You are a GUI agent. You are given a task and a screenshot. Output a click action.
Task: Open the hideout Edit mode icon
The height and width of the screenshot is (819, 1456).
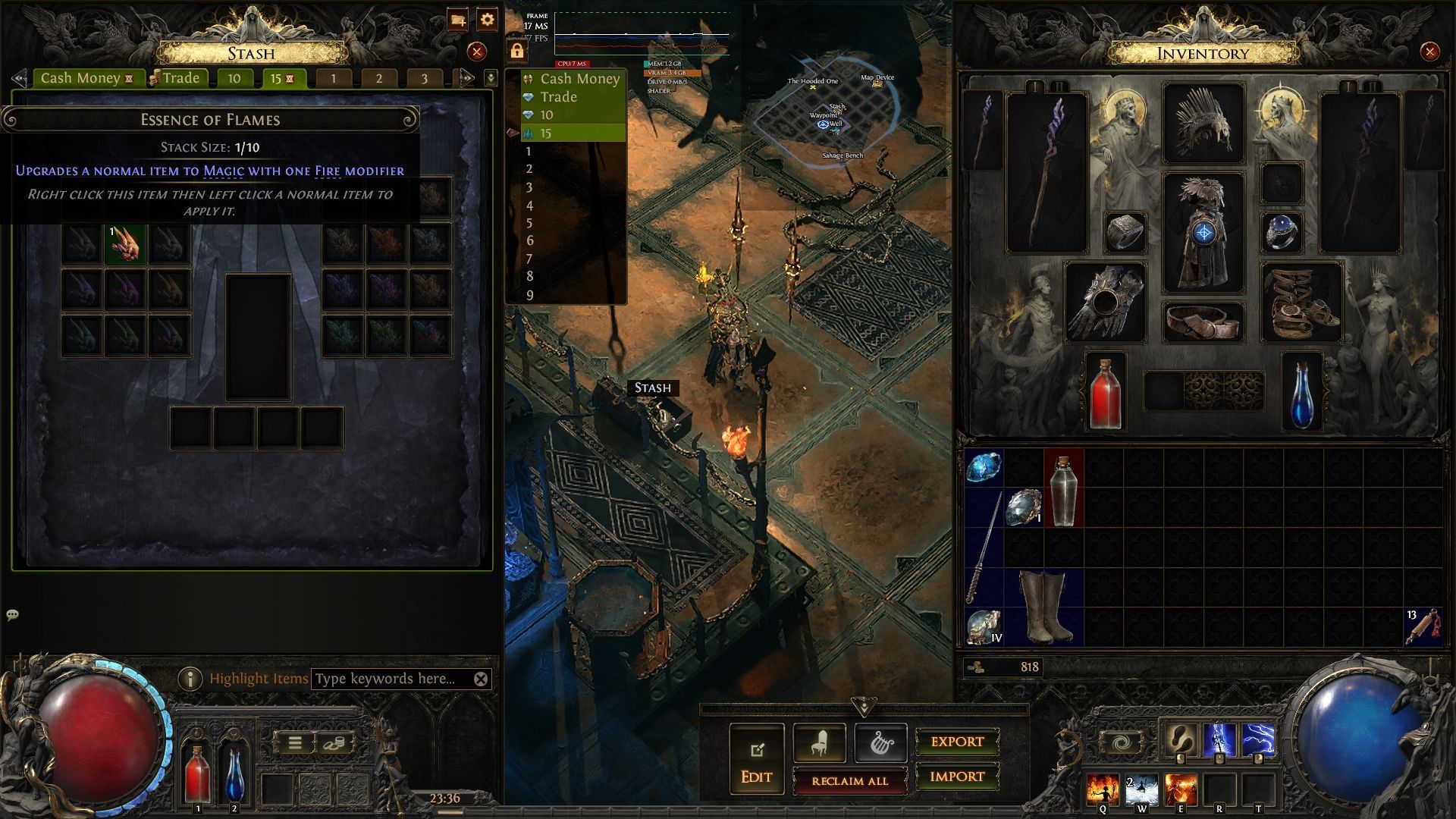(x=755, y=750)
